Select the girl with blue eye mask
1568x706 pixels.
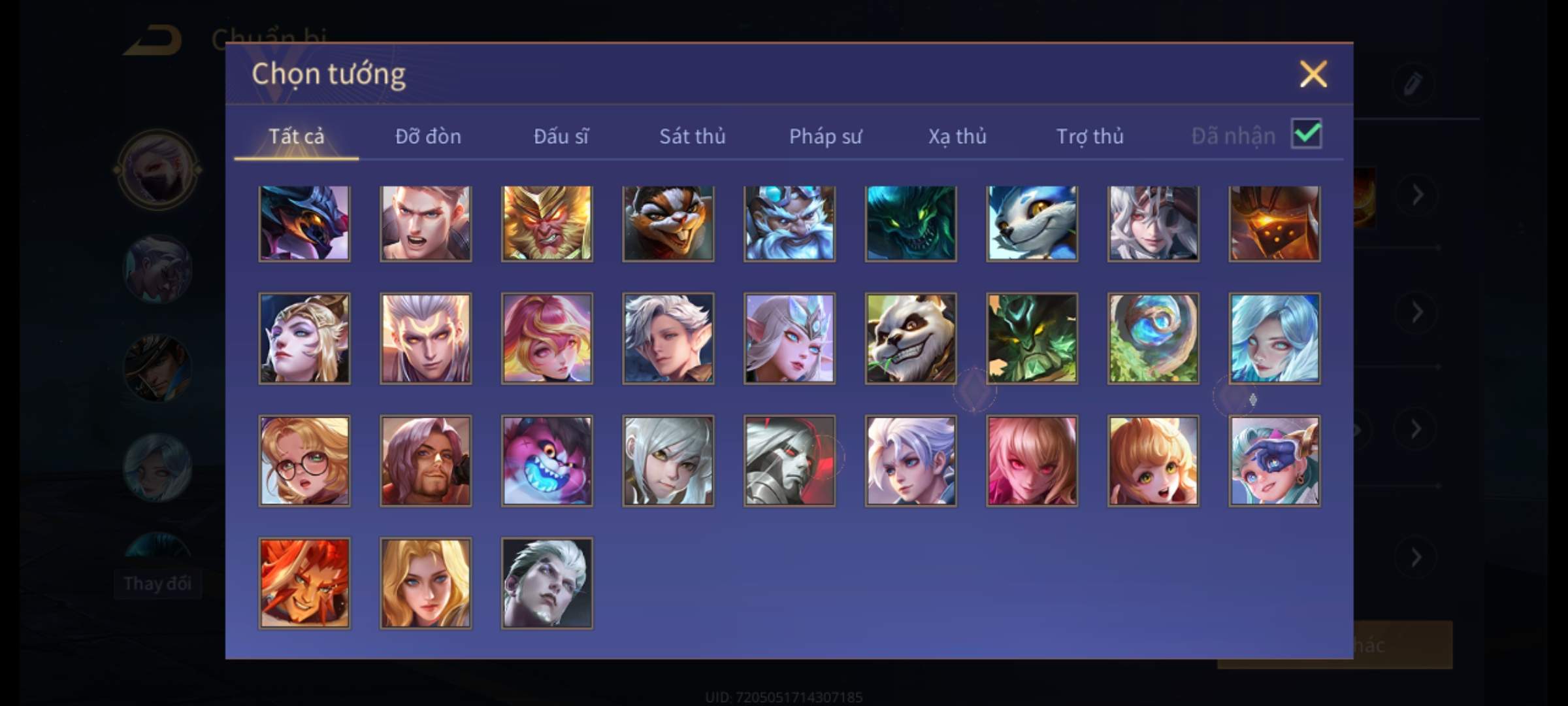point(1274,461)
